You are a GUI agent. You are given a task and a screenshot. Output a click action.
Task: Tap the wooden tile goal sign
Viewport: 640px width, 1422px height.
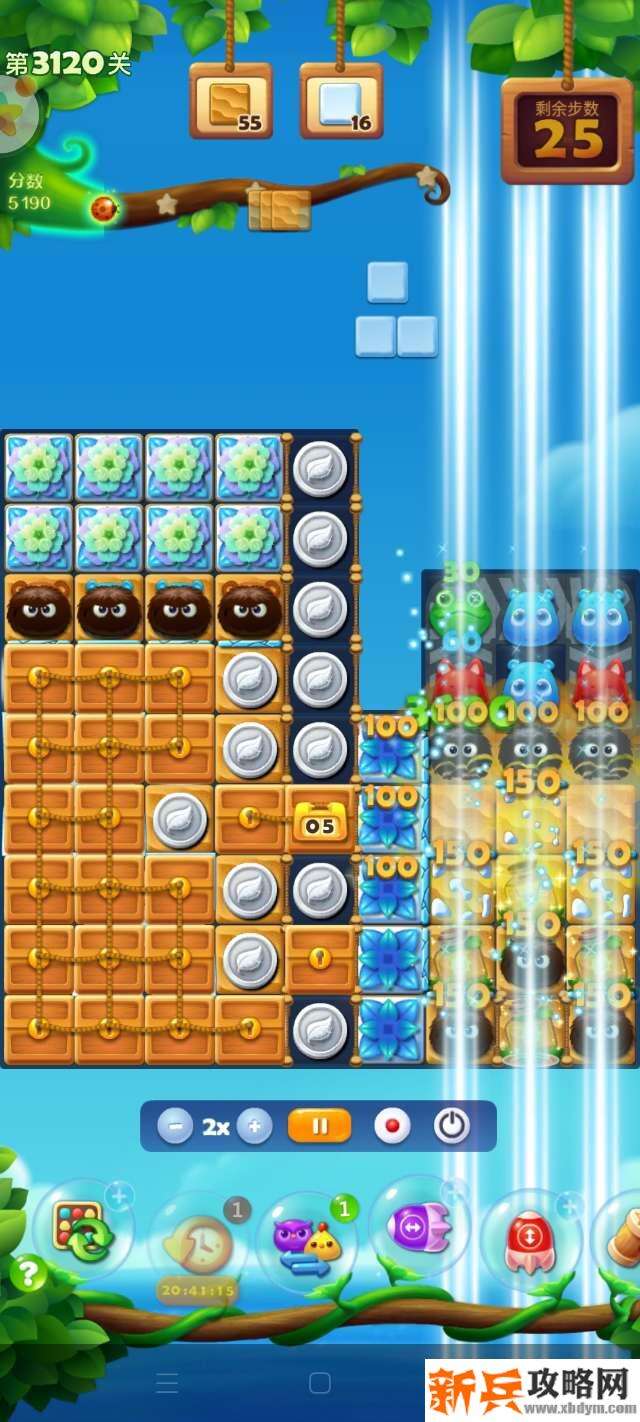pyautogui.click(x=231, y=102)
